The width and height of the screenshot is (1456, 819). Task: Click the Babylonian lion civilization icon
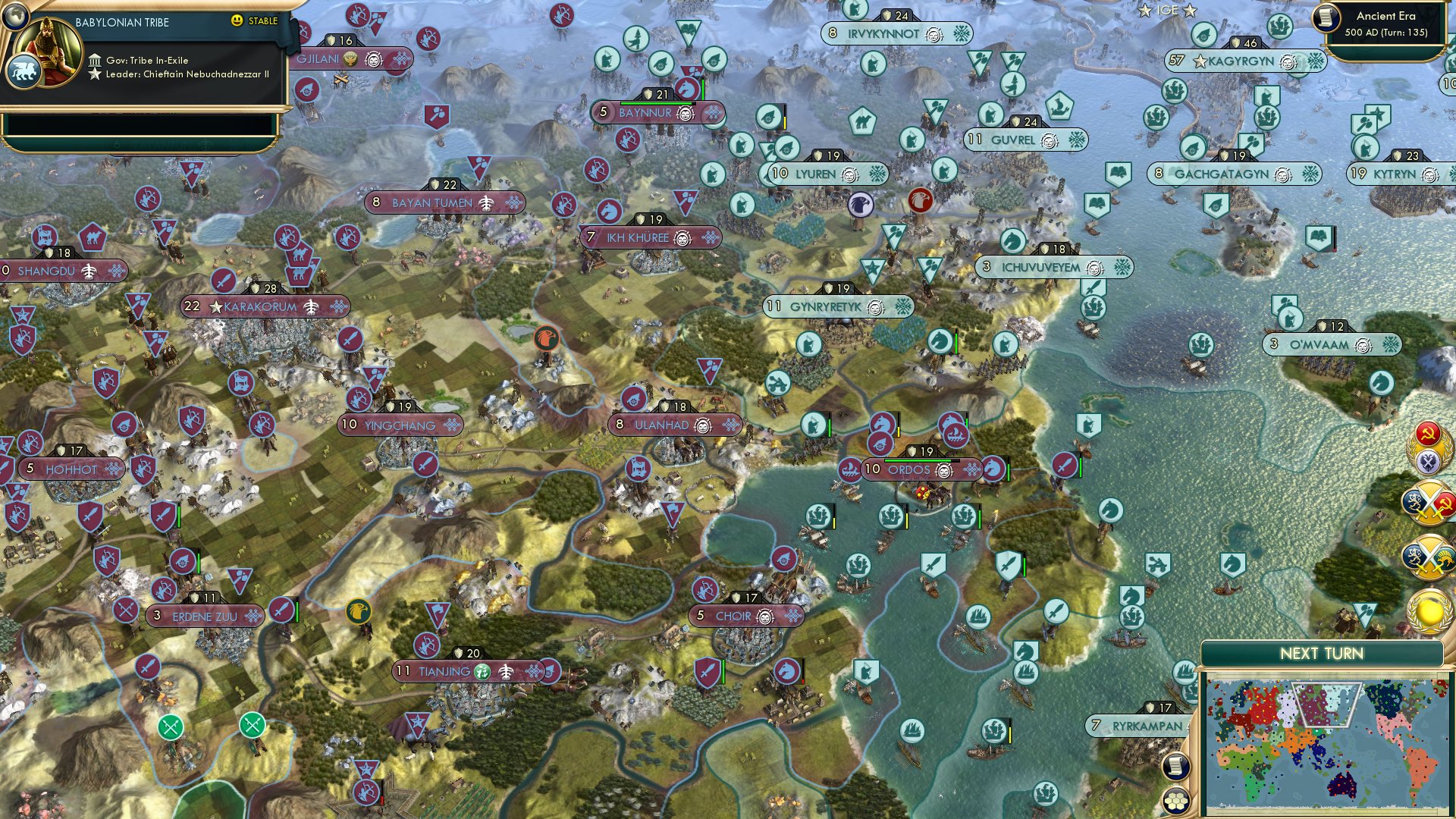23,70
